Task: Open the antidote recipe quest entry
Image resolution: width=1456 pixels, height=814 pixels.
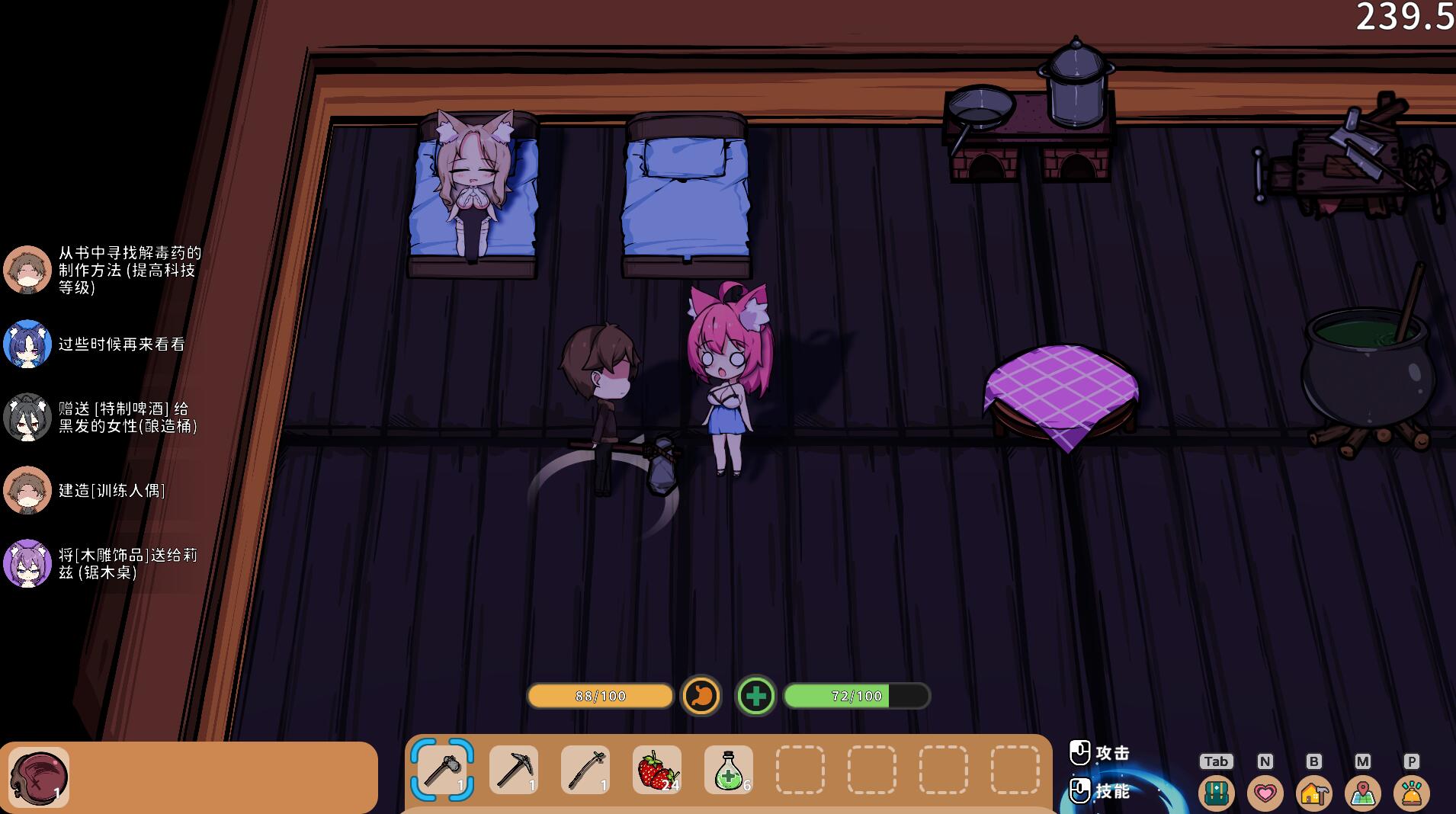Action: coord(130,270)
